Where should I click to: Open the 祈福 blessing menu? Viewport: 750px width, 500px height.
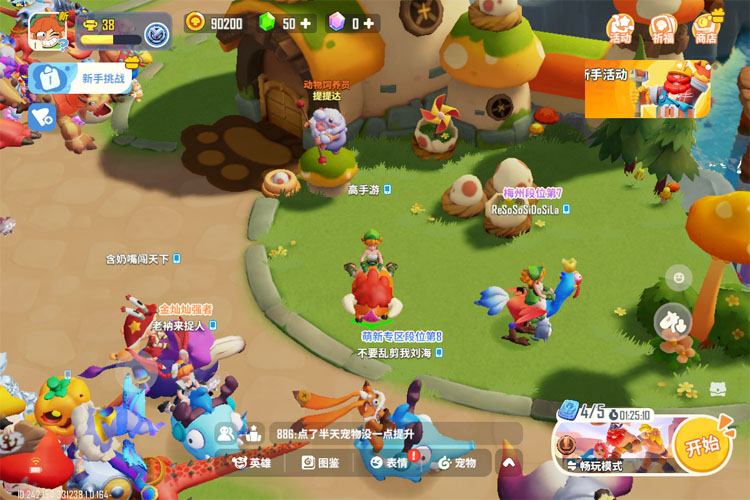[x=663, y=28]
